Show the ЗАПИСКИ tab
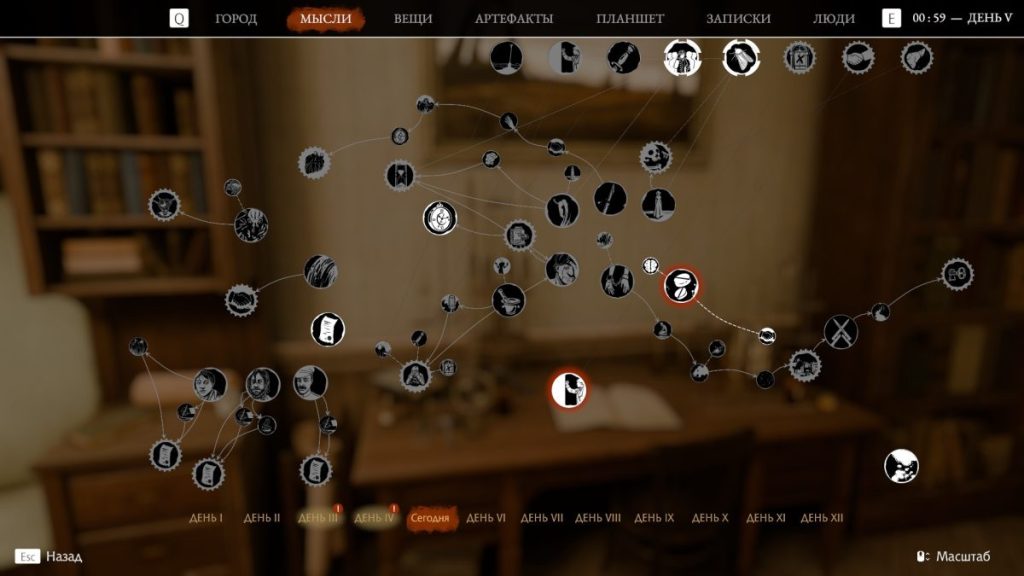Screen dimensions: 1024x576 (x=738, y=18)
